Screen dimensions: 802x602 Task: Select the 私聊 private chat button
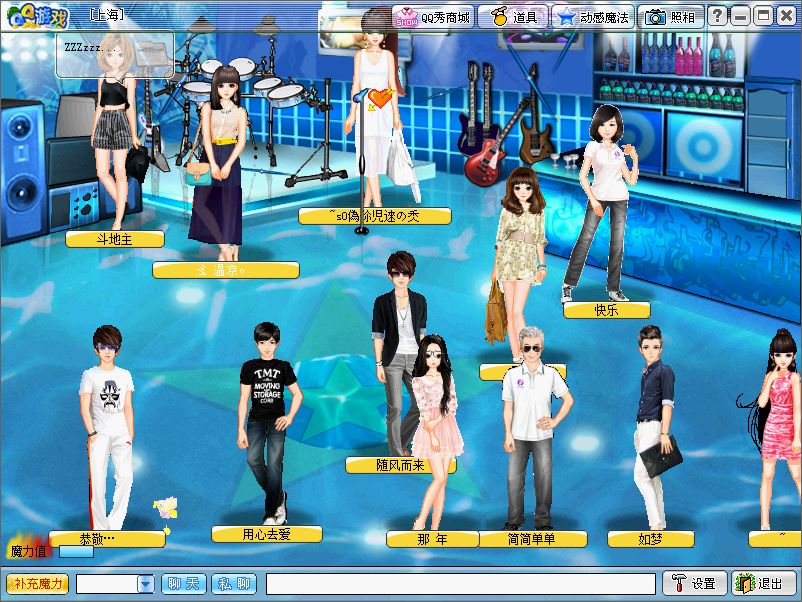point(234,584)
